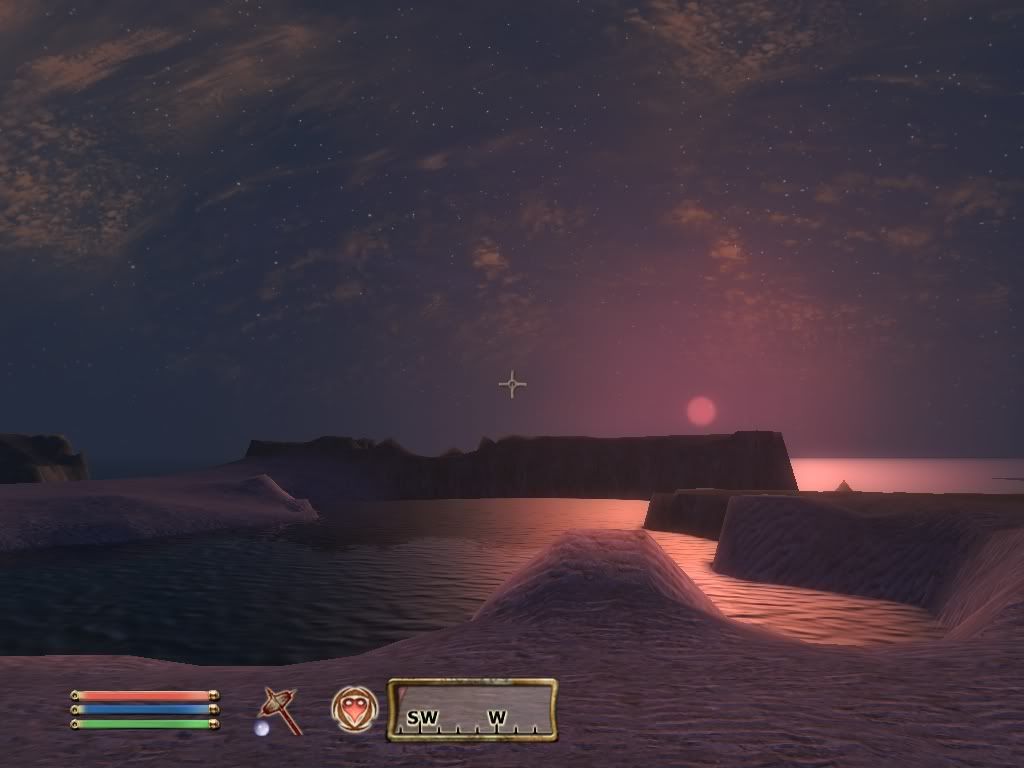Click the compass showing SW and W
Screen dimensions: 1024x768
pyautogui.click(x=472, y=710)
